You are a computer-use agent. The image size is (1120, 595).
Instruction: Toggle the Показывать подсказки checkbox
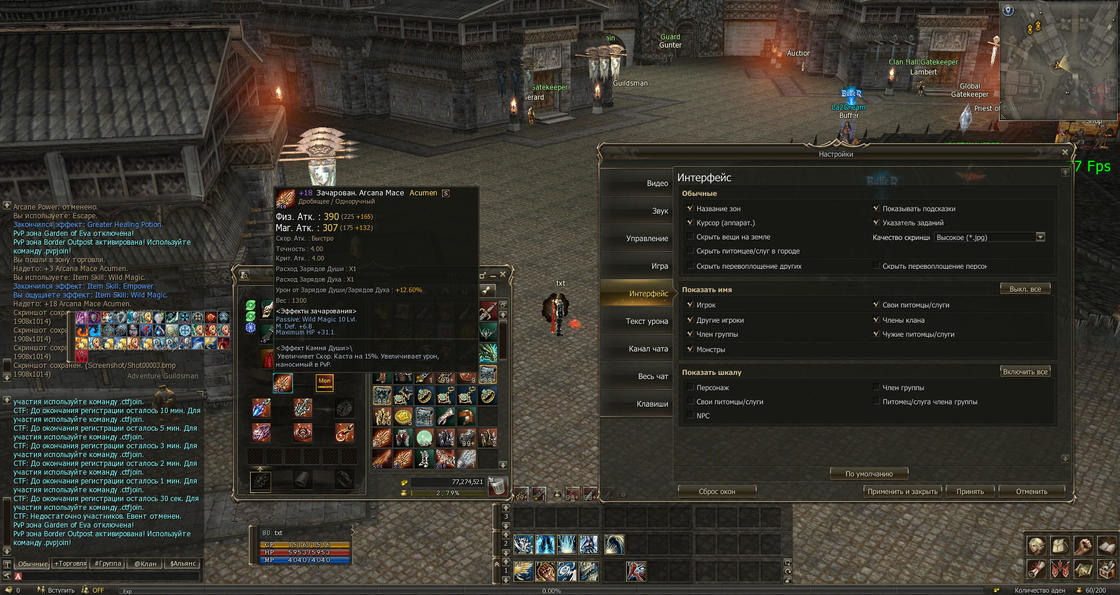876,209
